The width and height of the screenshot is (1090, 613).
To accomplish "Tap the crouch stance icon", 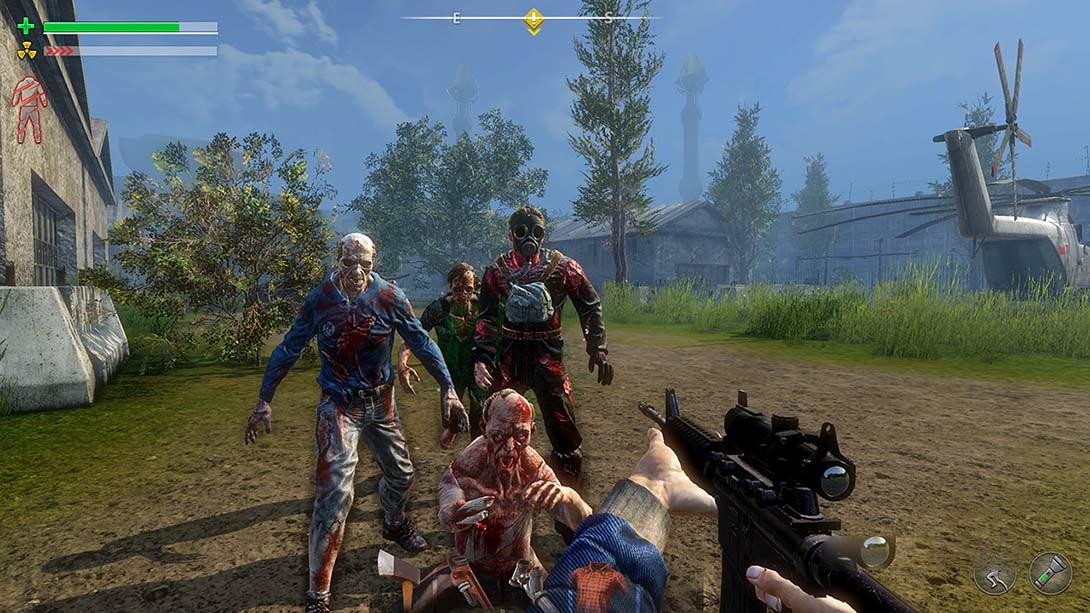I will [x=995, y=574].
